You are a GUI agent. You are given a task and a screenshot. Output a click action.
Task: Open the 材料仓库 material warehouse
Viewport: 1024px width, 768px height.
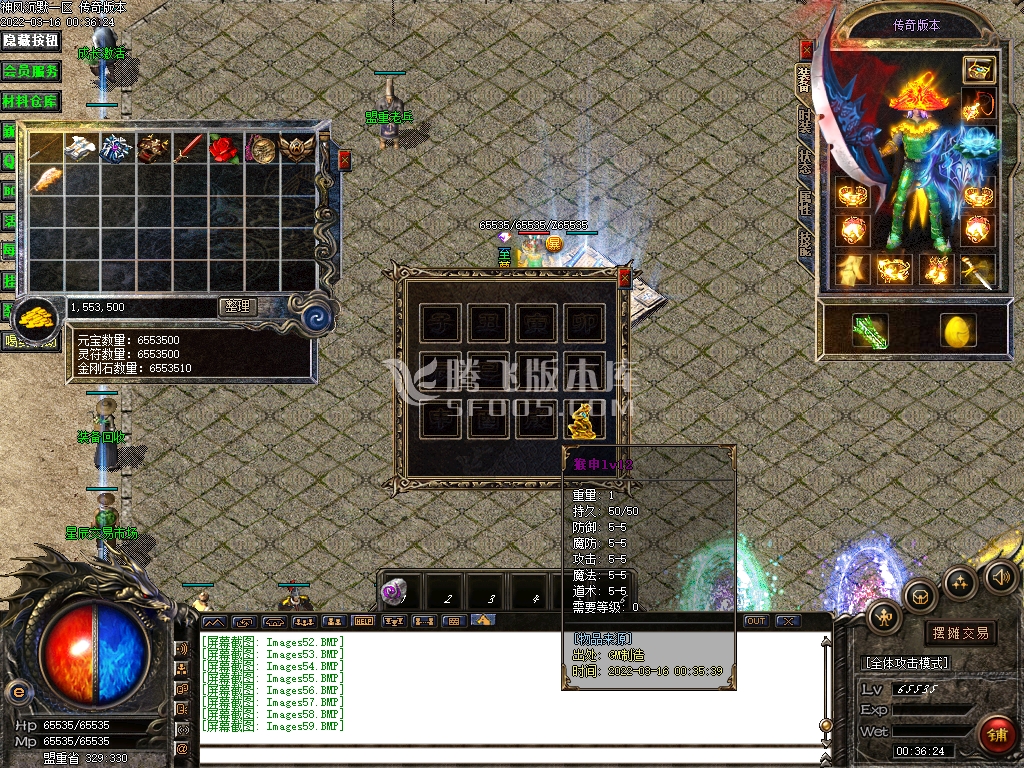click(31, 102)
